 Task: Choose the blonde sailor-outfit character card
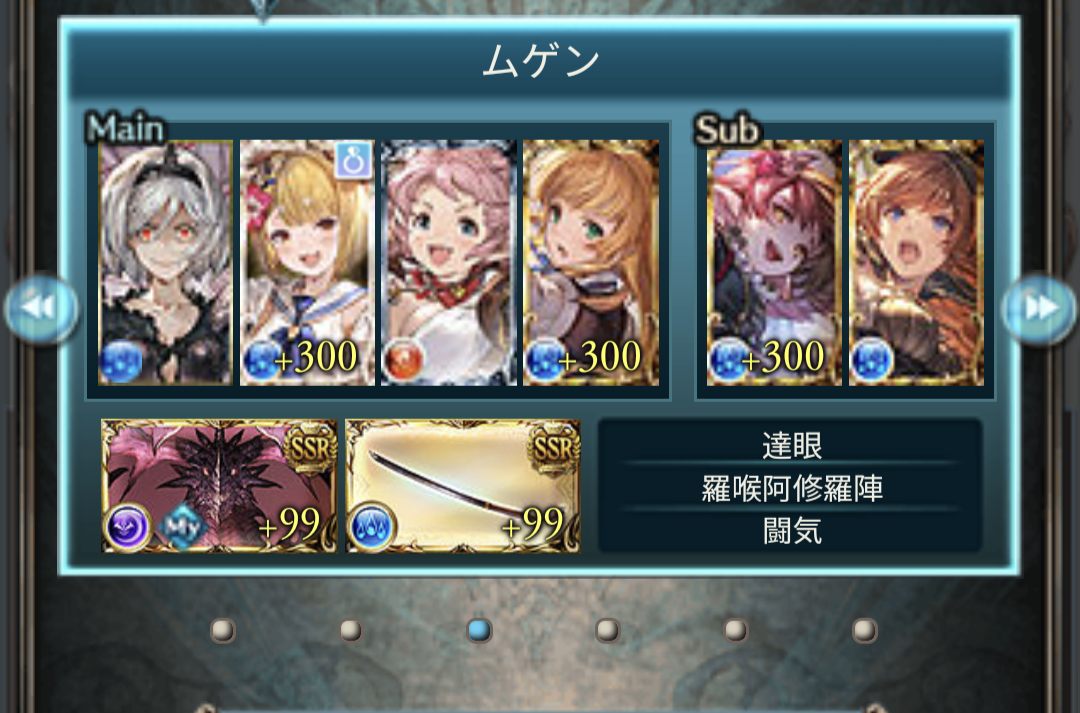[308, 263]
